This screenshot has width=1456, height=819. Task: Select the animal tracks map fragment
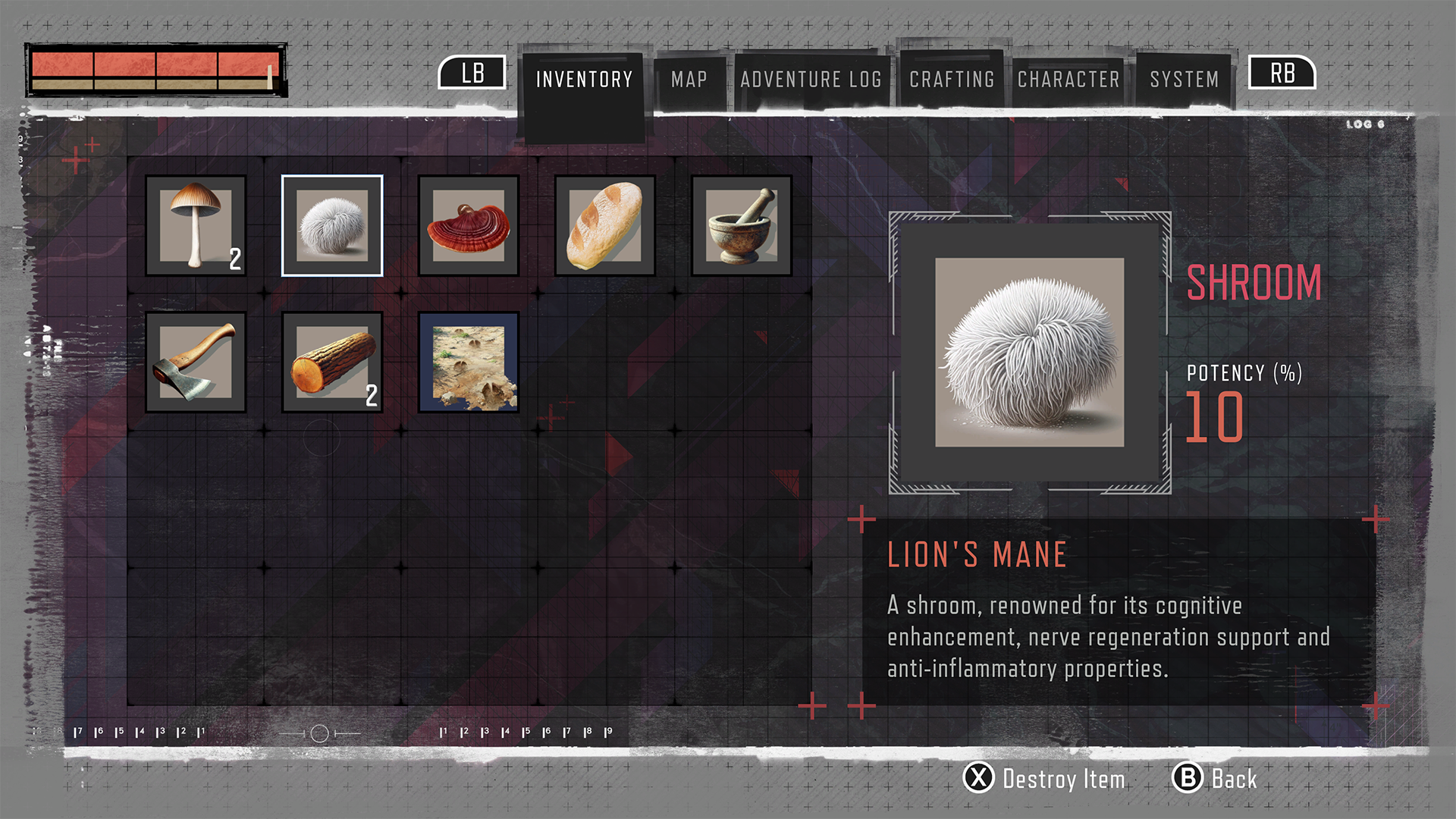tap(468, 362)
